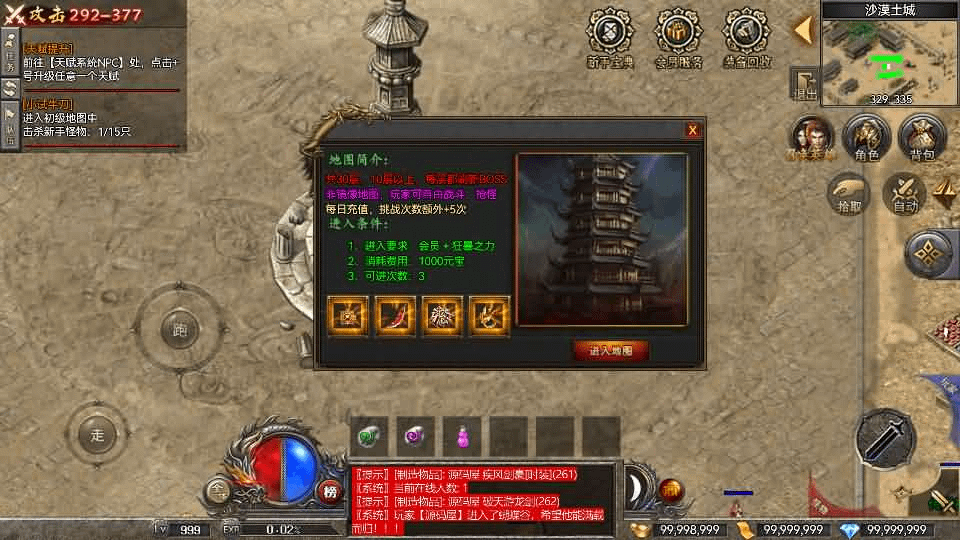
Task: Open the 会员服务 member service
Action: click(679, 35)
